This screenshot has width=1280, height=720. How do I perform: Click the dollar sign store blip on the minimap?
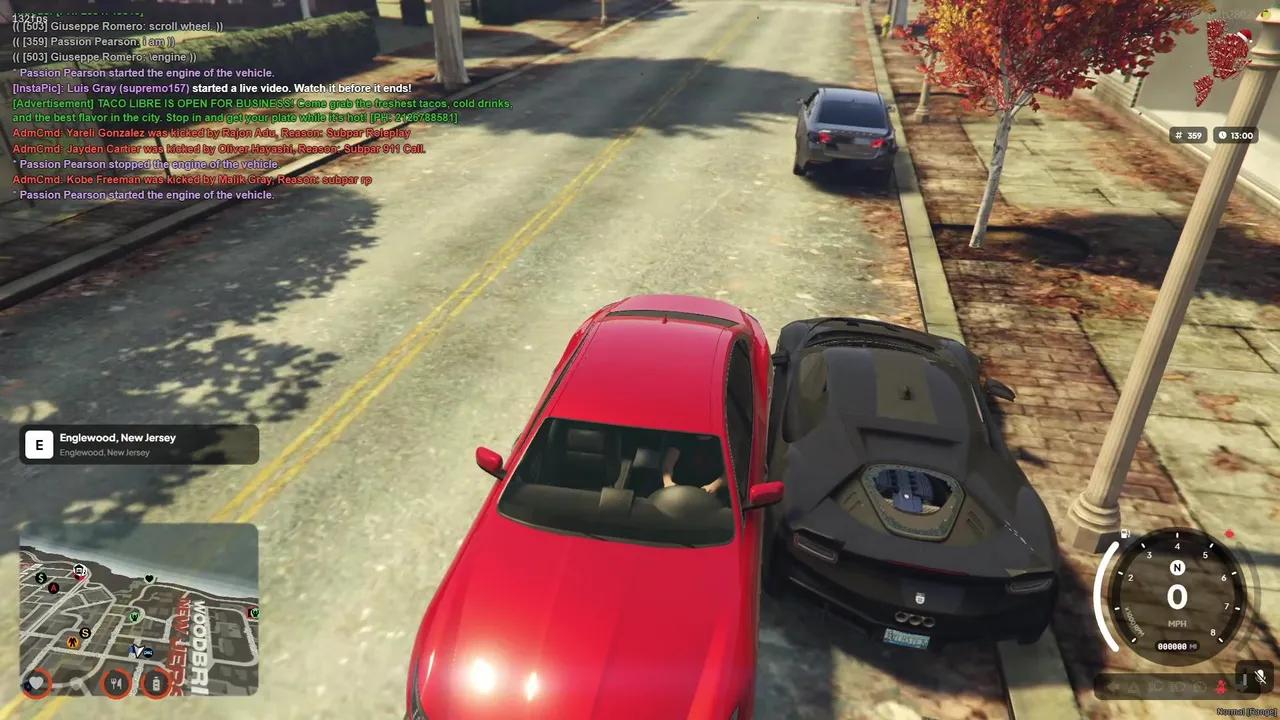(41, 578)
